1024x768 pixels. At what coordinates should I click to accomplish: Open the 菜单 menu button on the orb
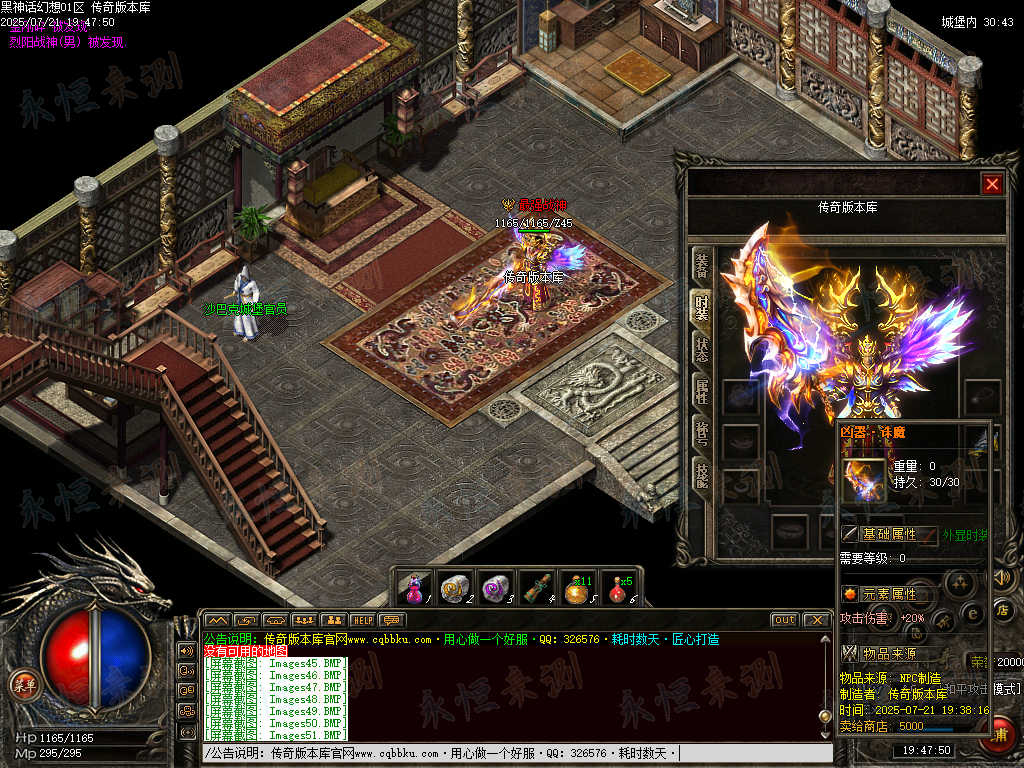[23, 685]
